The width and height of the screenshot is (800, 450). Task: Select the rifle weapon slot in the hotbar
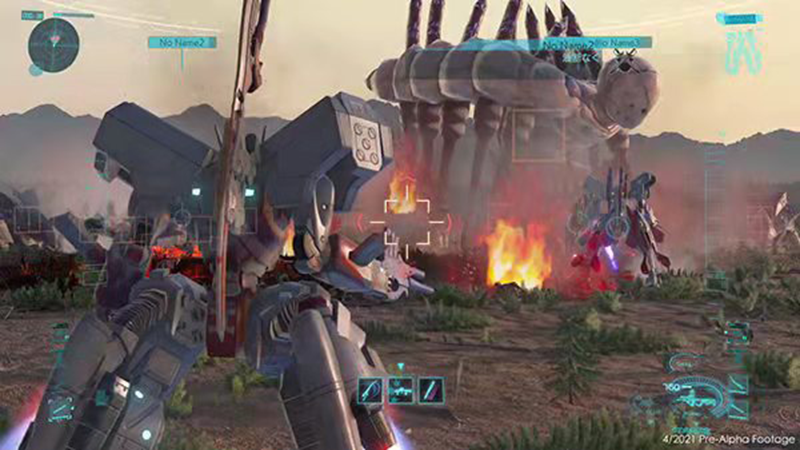pos(400,389)
